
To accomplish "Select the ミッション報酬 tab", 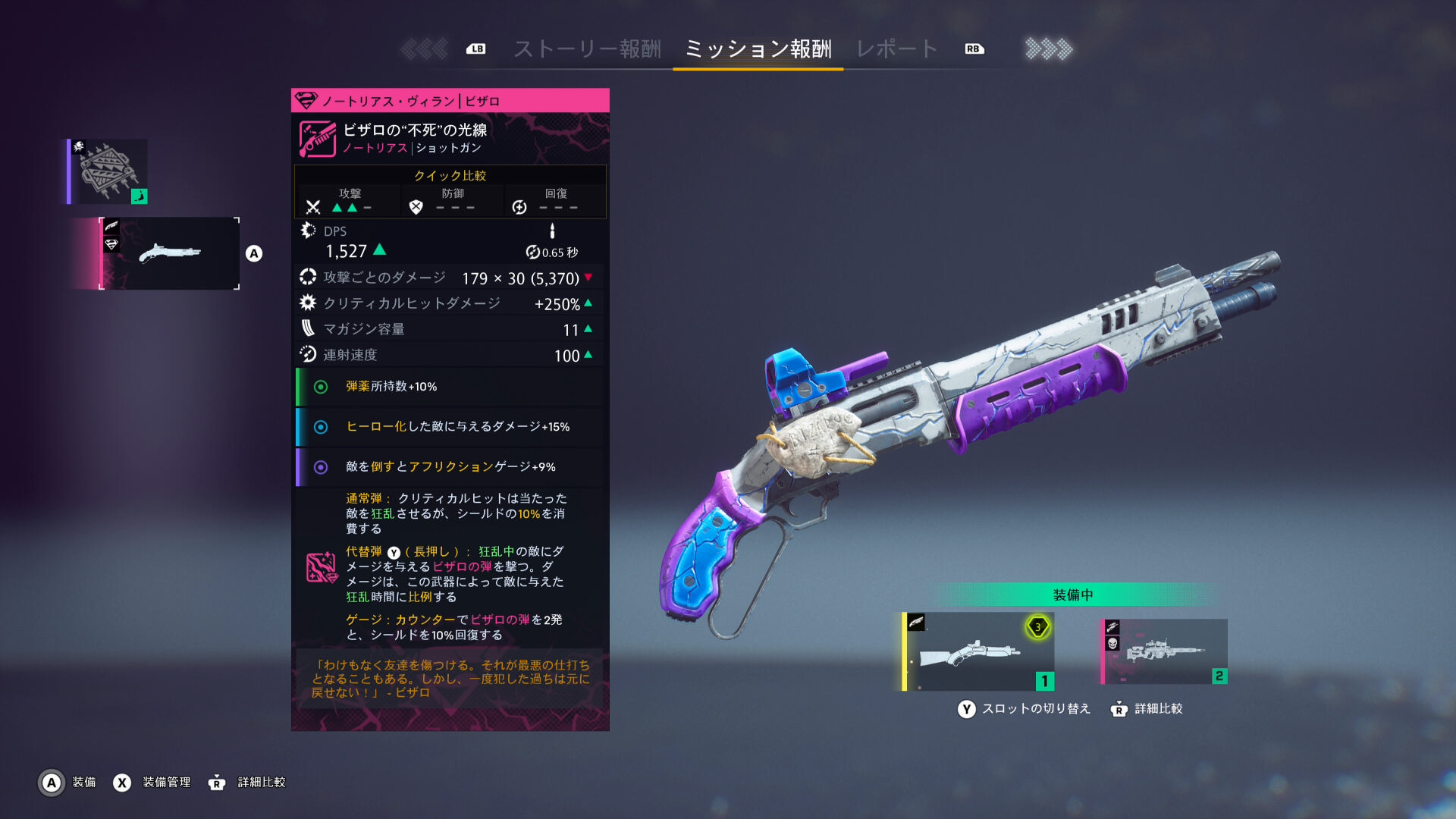I will pyautogui.click(x=758, y=49).
